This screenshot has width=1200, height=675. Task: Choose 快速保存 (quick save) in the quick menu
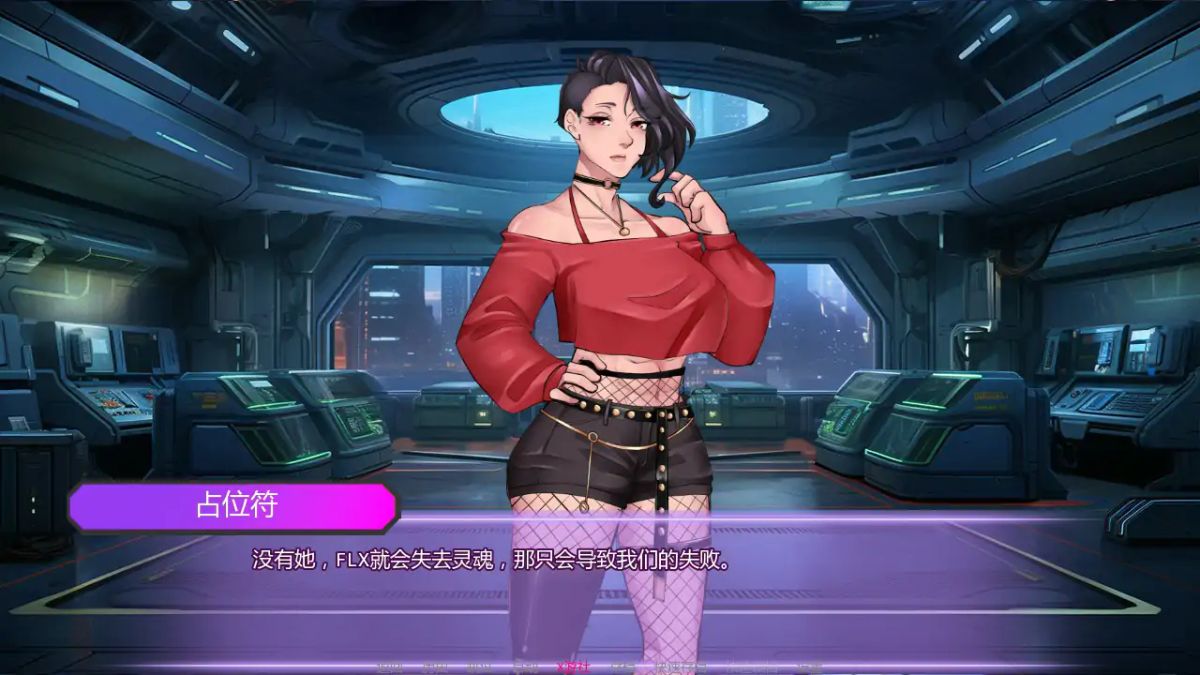681,666
